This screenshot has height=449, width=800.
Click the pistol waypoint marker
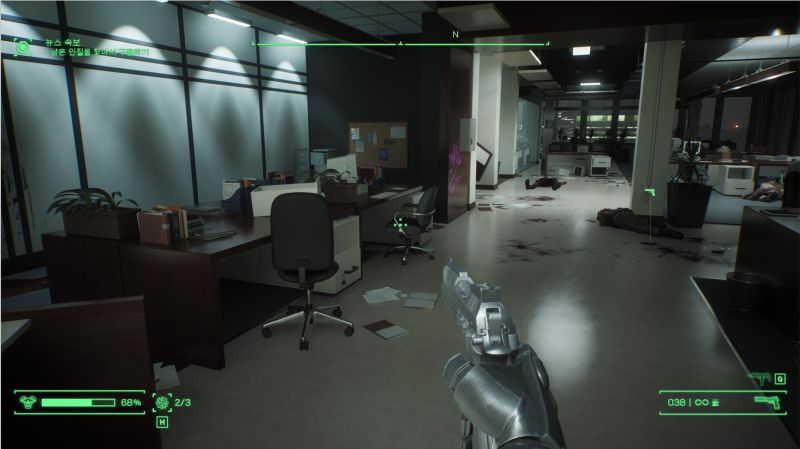point(649,190)
